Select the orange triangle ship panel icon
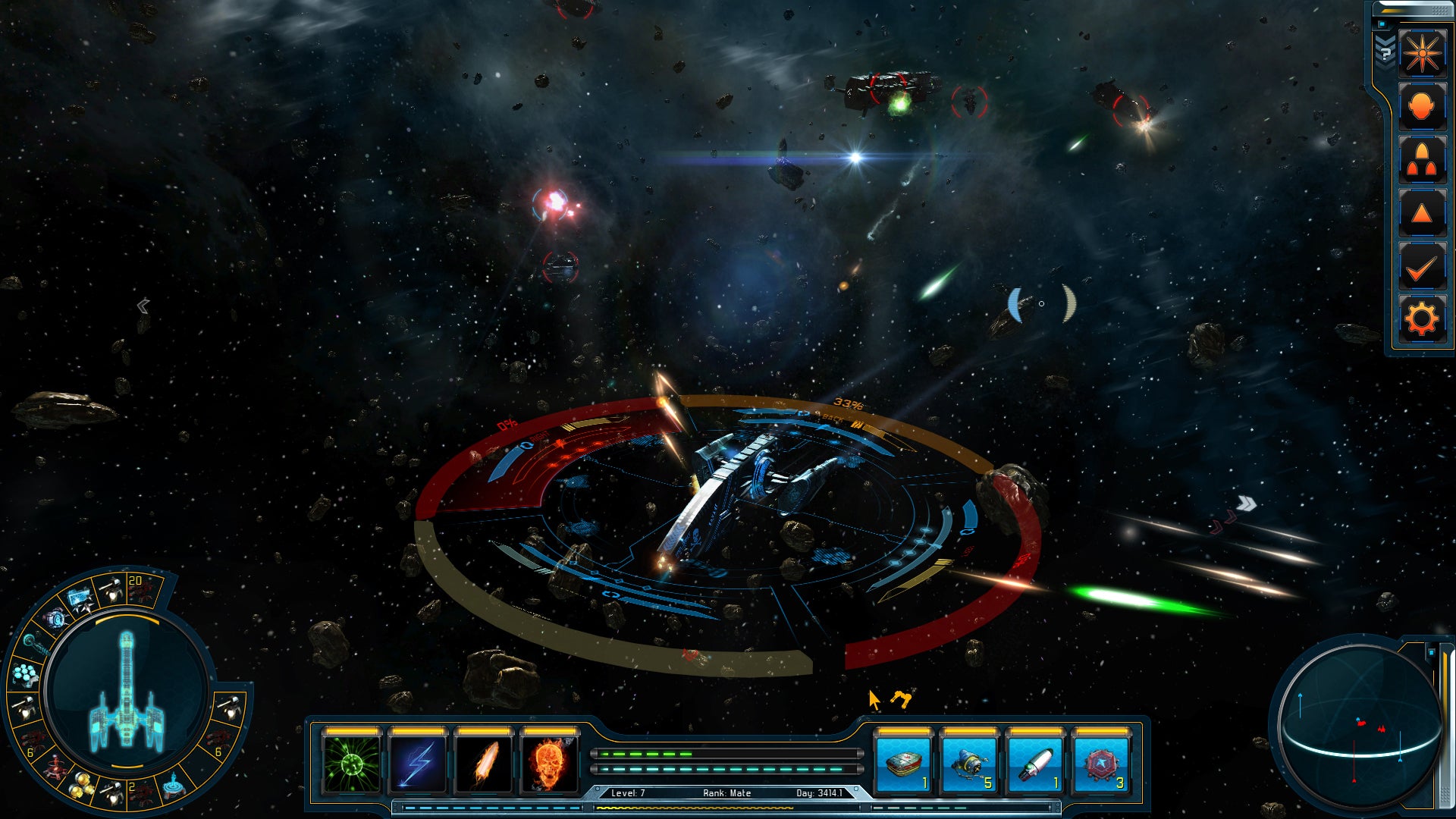The height and width of the screenshot is (819, 1456). pos(1422,211)
